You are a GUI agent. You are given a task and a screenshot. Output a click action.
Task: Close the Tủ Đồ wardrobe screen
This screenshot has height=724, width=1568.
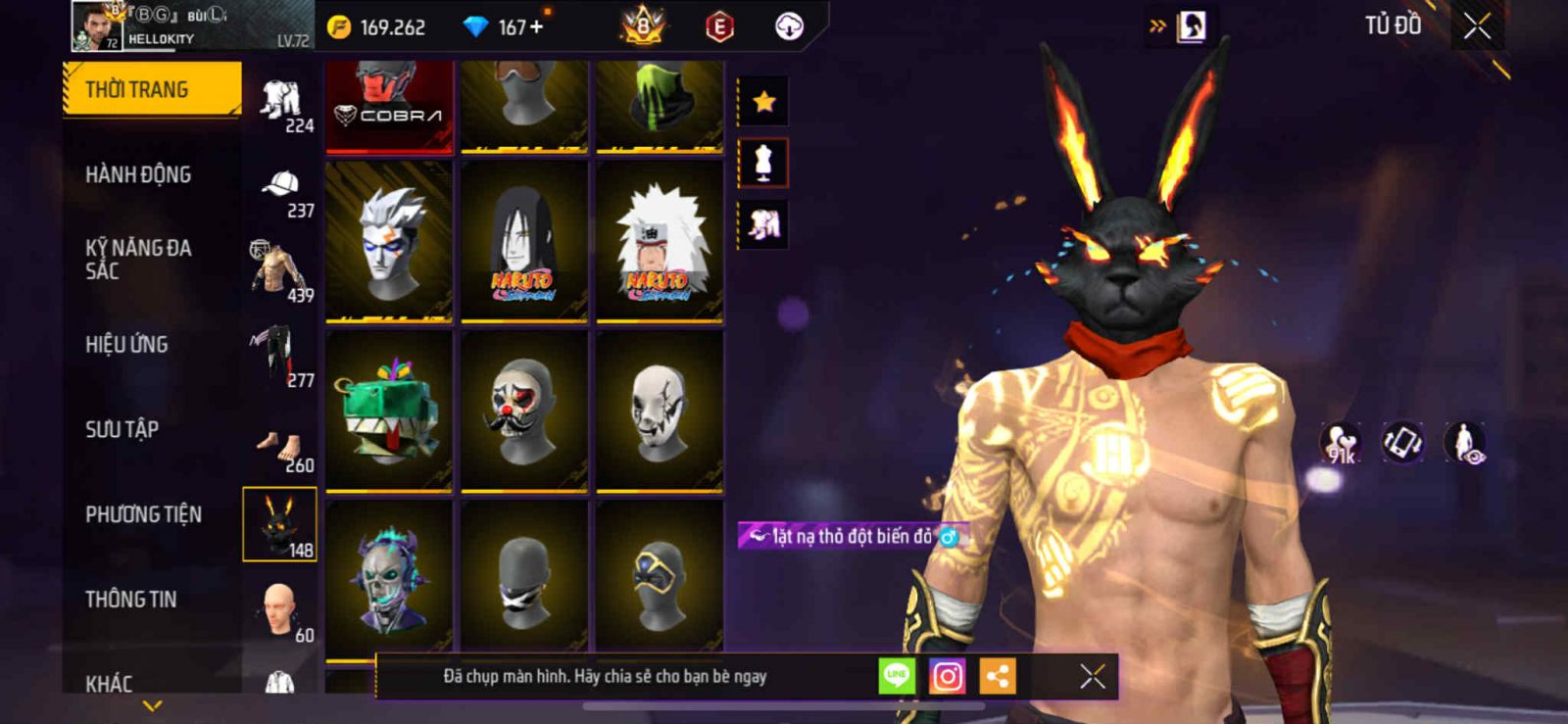point(1477,26)
